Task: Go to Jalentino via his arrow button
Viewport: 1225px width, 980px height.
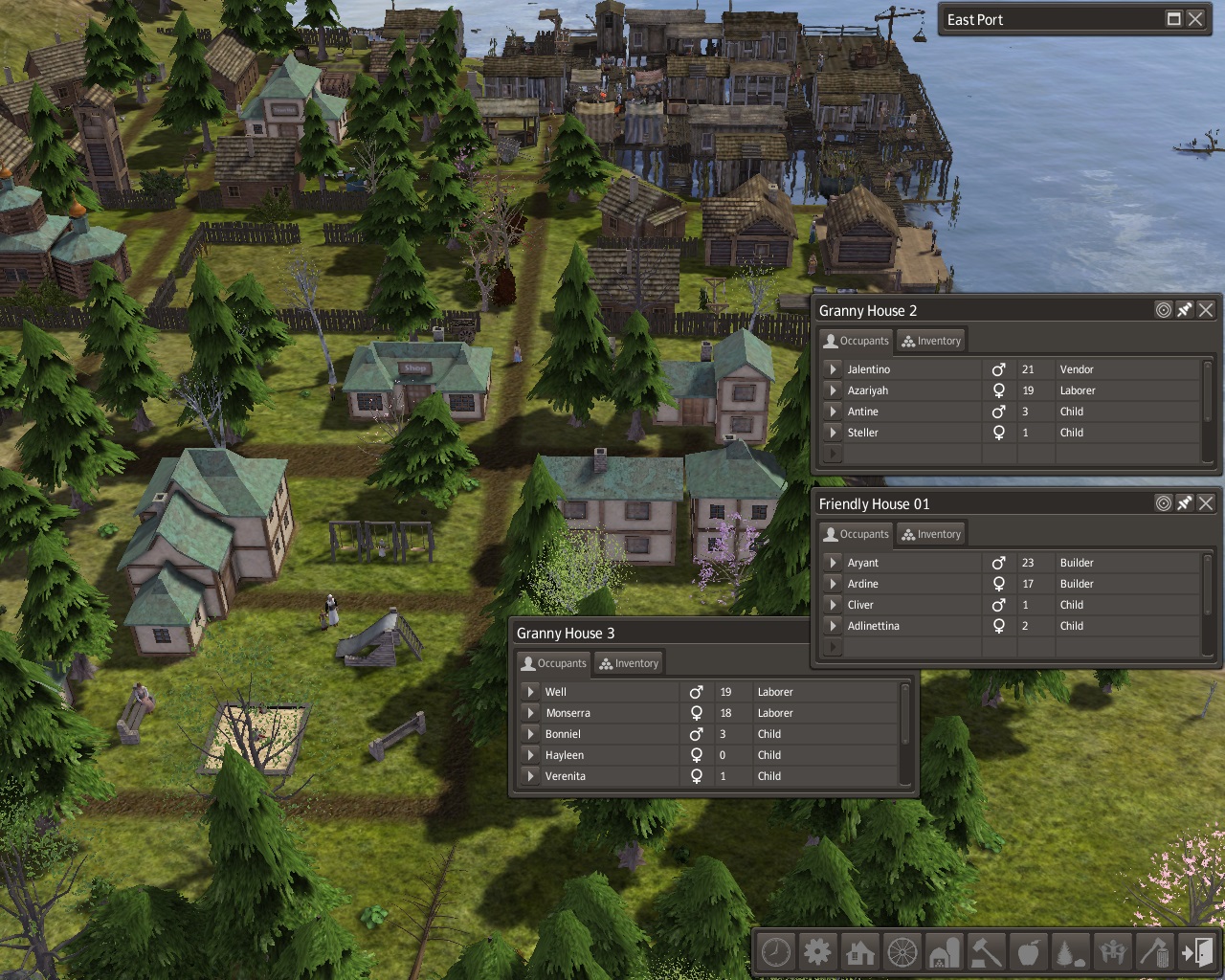Action: tap(833, 369)
